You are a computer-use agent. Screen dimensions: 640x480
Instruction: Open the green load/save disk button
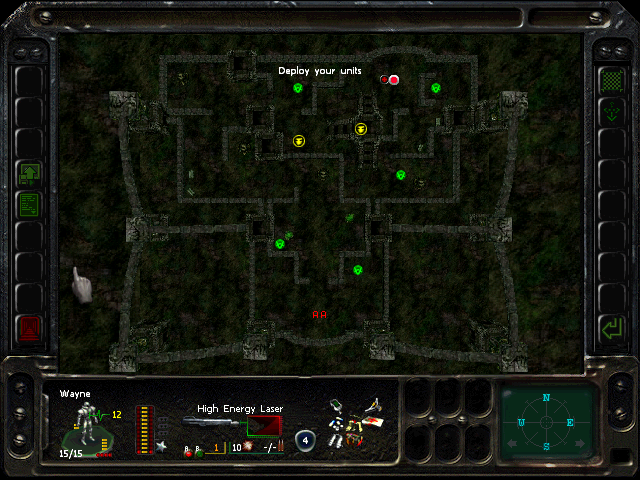tap(29, 175)
